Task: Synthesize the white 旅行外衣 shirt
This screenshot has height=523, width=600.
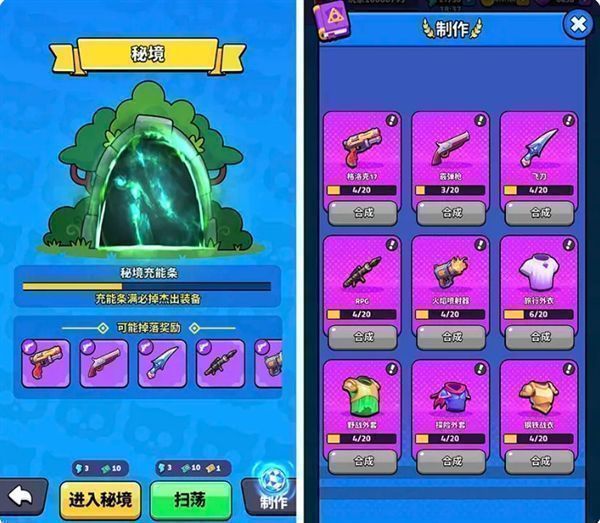Action: tap(539, 336)
